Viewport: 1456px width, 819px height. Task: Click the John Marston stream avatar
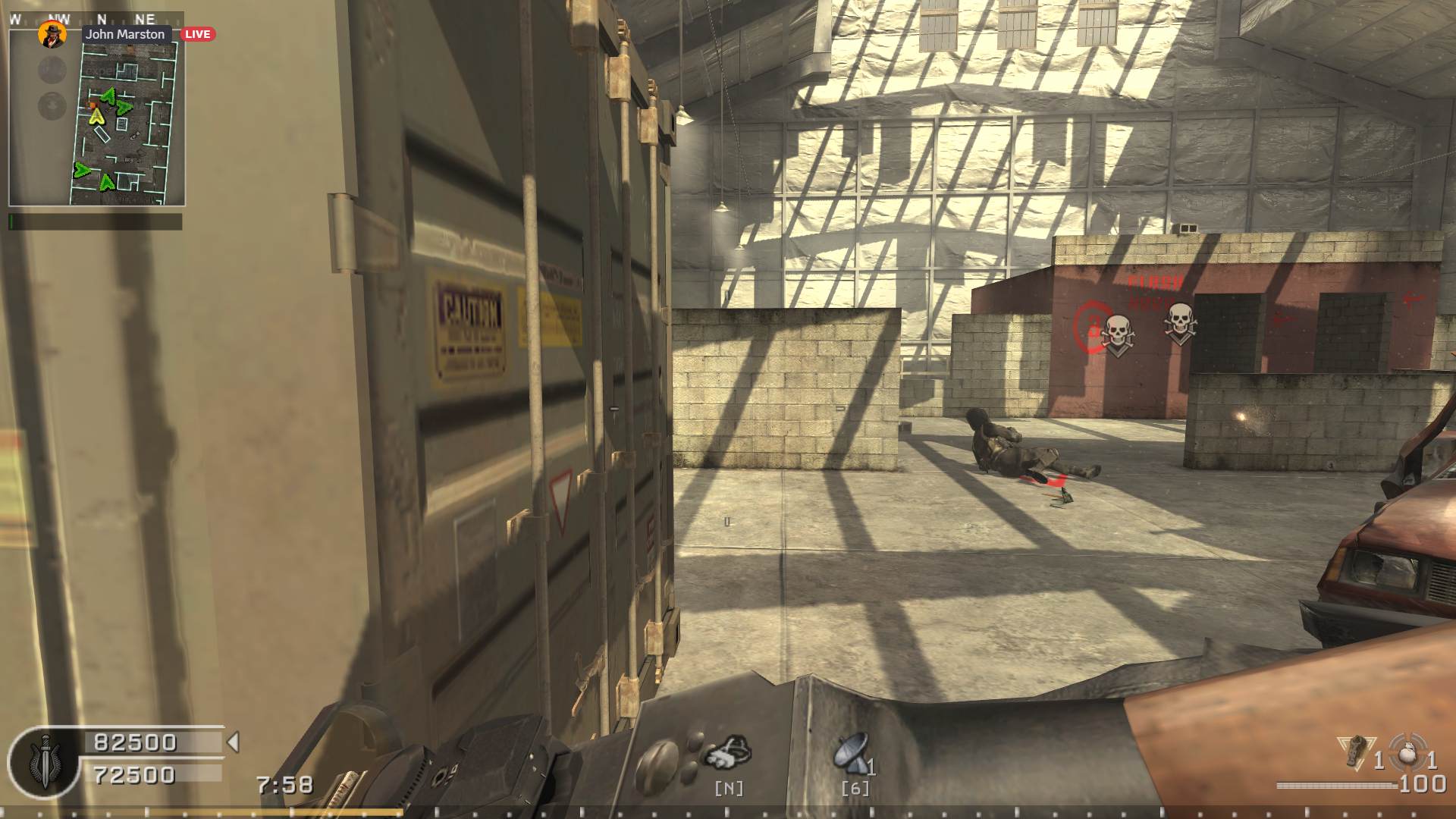52,34
